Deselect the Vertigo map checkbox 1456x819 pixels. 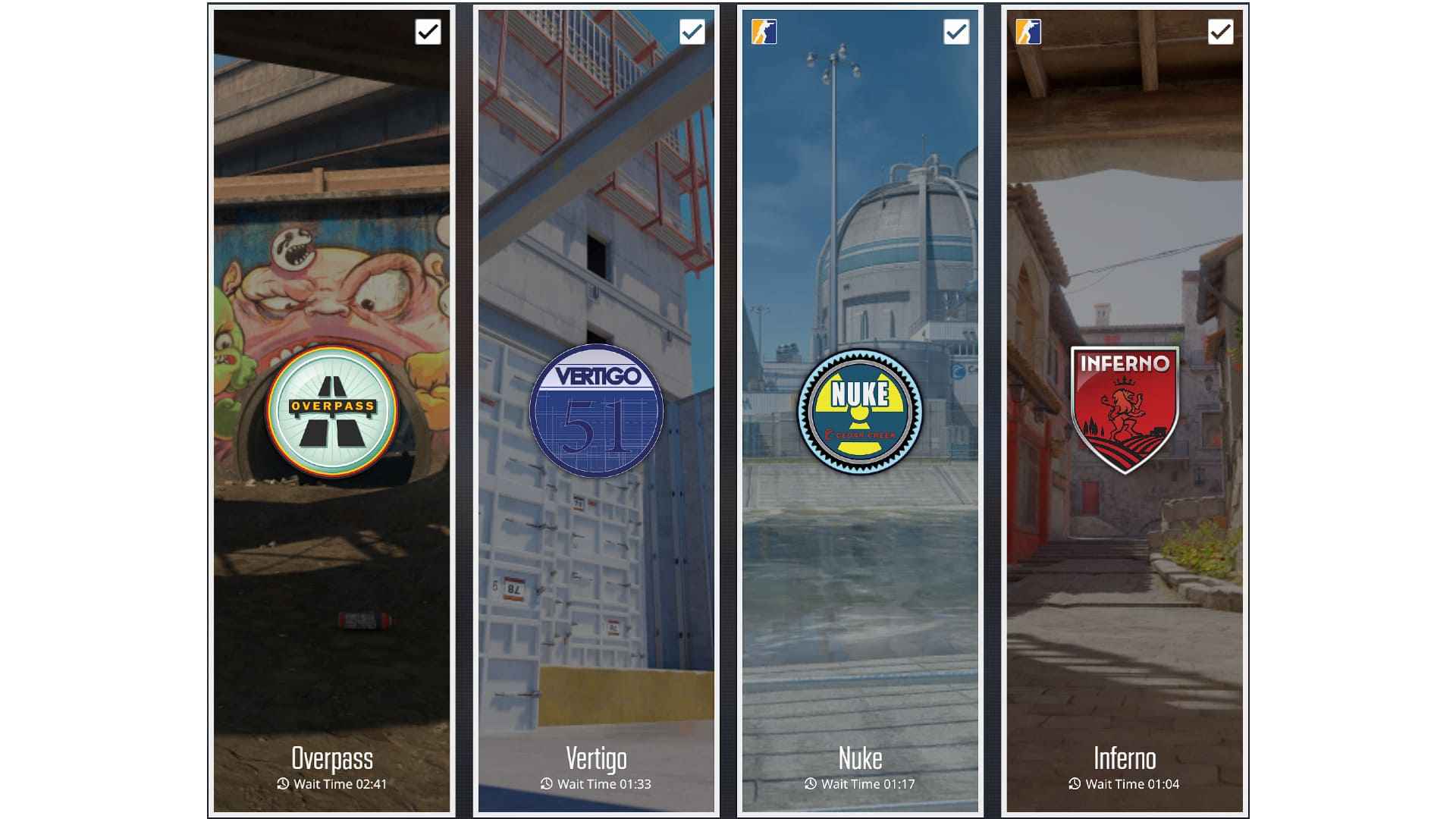pos(692,32)
